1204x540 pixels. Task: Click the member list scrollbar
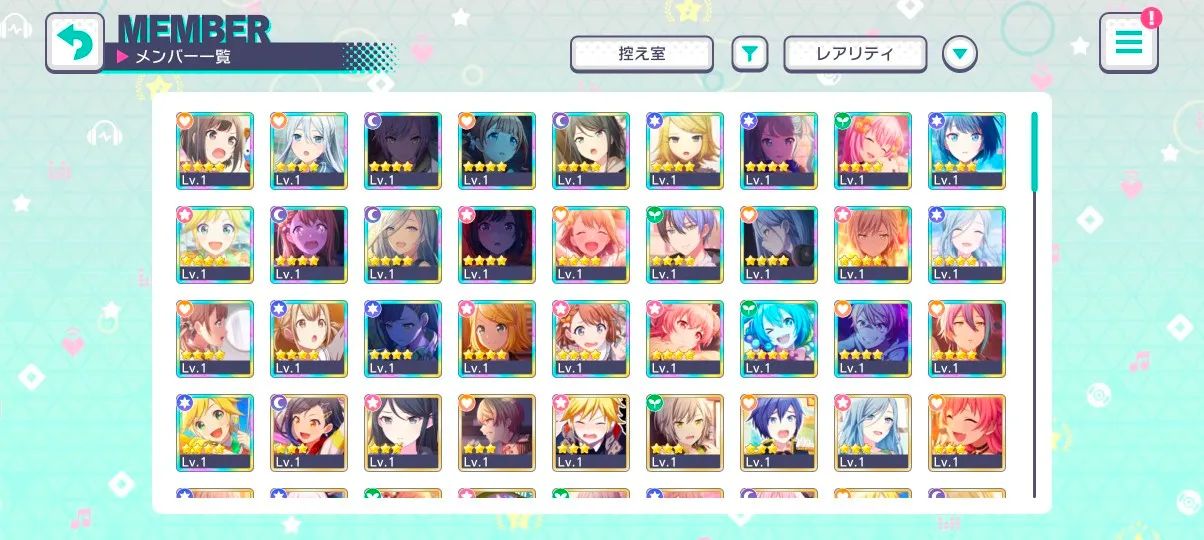[x=1034, y=152]
